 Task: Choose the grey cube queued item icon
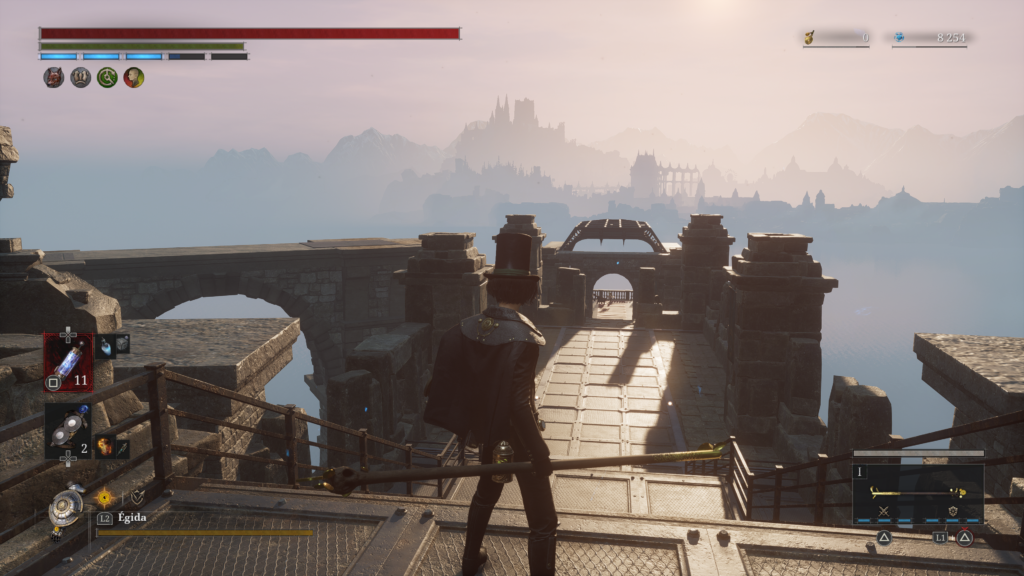pos(122,344)
